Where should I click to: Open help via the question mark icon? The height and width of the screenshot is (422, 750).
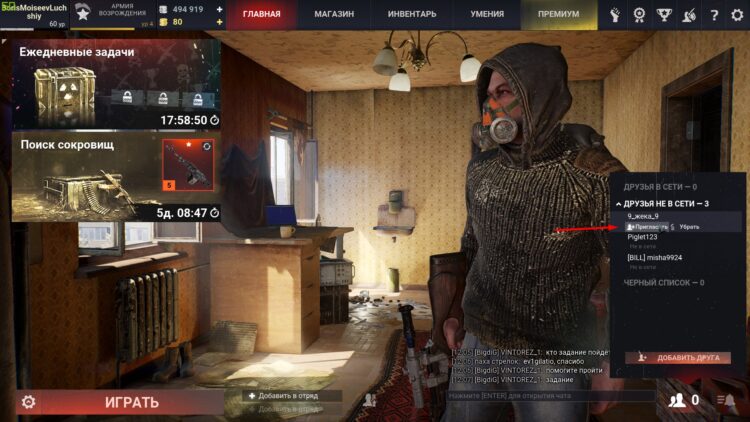click(x=713, y=15)
